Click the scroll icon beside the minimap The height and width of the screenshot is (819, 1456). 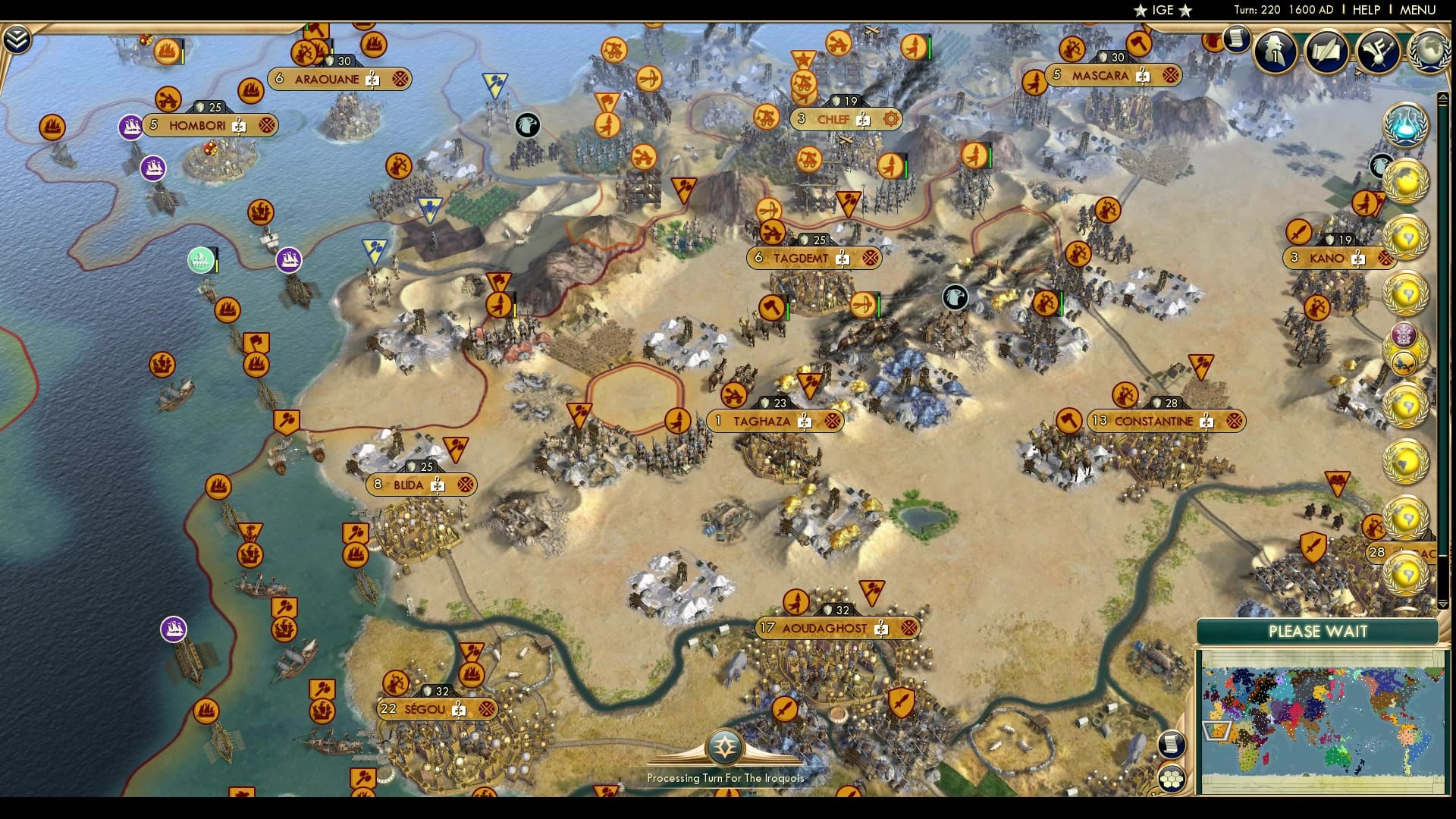pos(1172,744)
